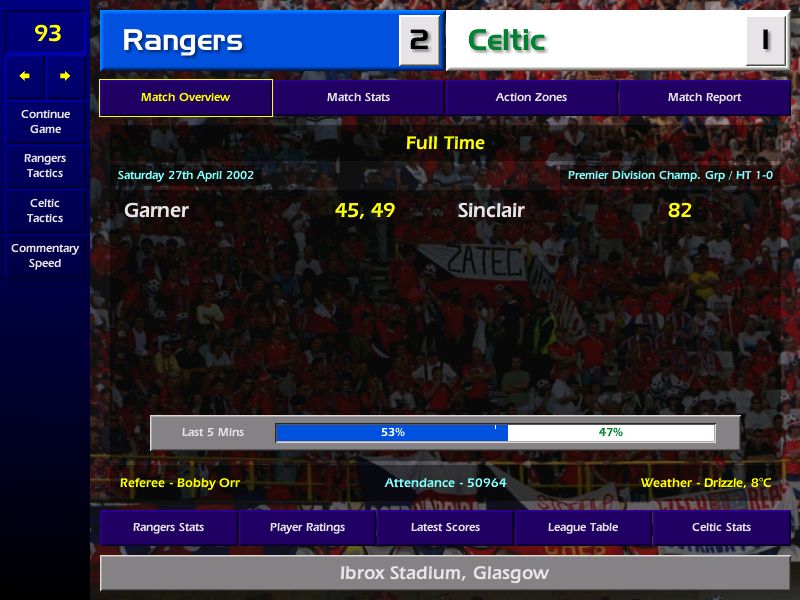Open Celtic Tactics screen
The height and width of the screenshot is (600, 800).
point(45,210)
